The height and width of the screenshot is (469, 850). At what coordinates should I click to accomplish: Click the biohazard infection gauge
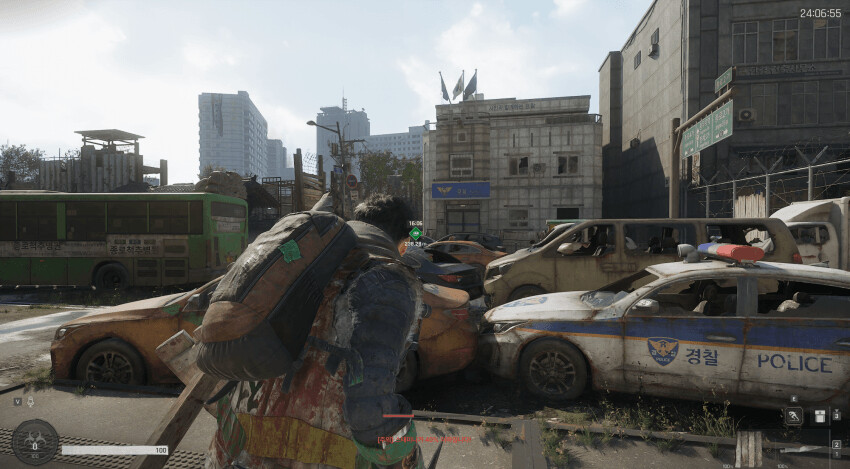coord(35,441)
